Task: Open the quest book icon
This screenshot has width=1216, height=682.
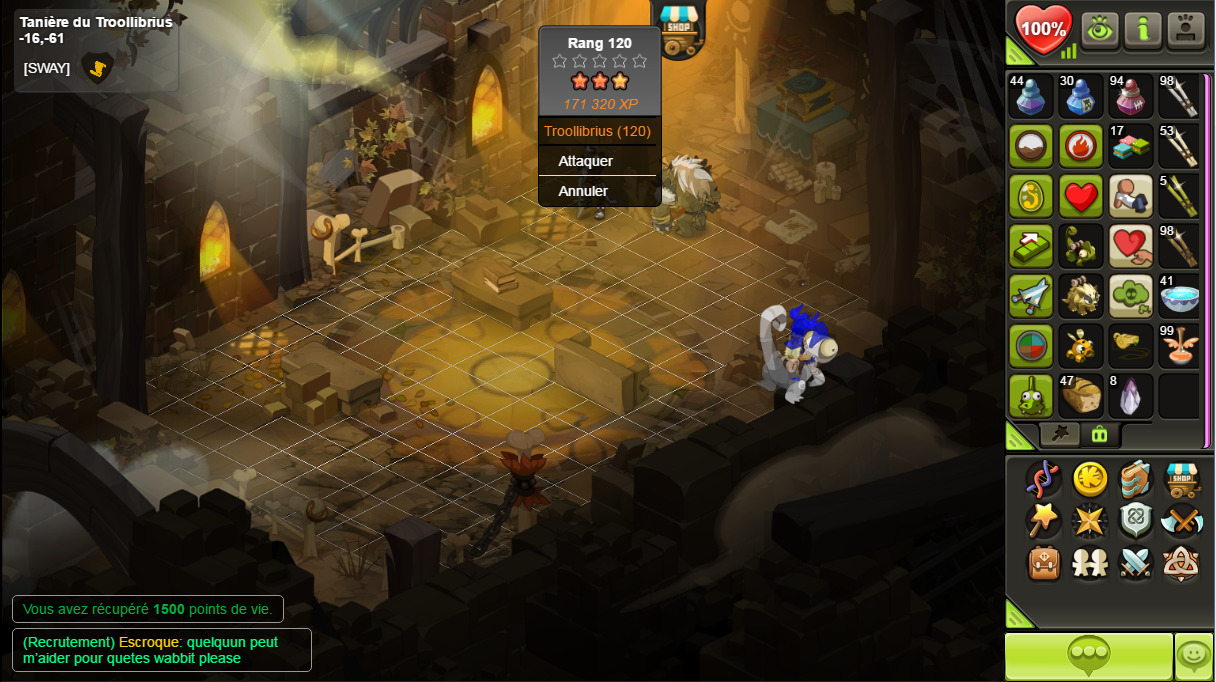Action: click(x=1136, y=479)
